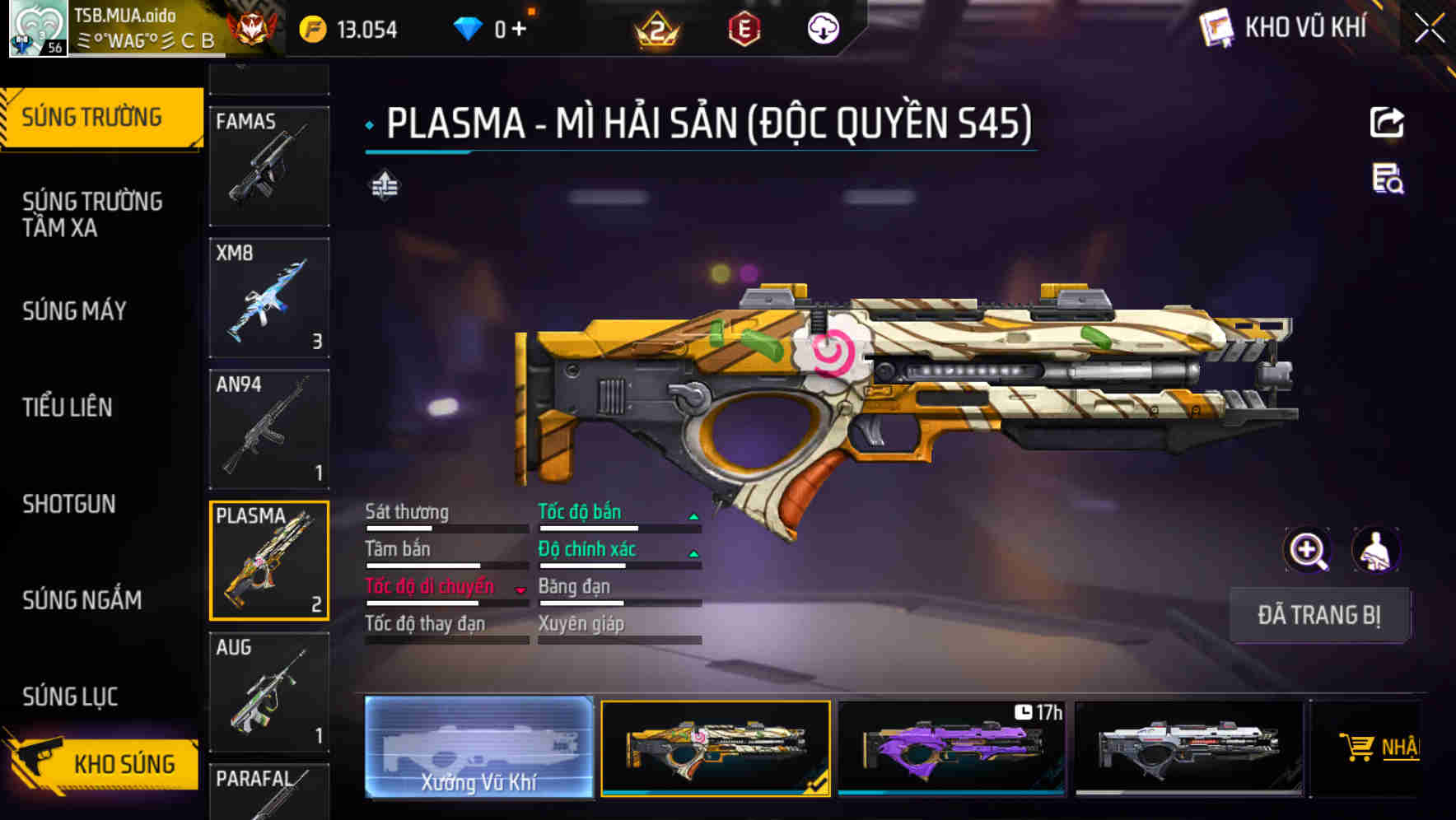Open the share icon near PLASMA title

1387,122
